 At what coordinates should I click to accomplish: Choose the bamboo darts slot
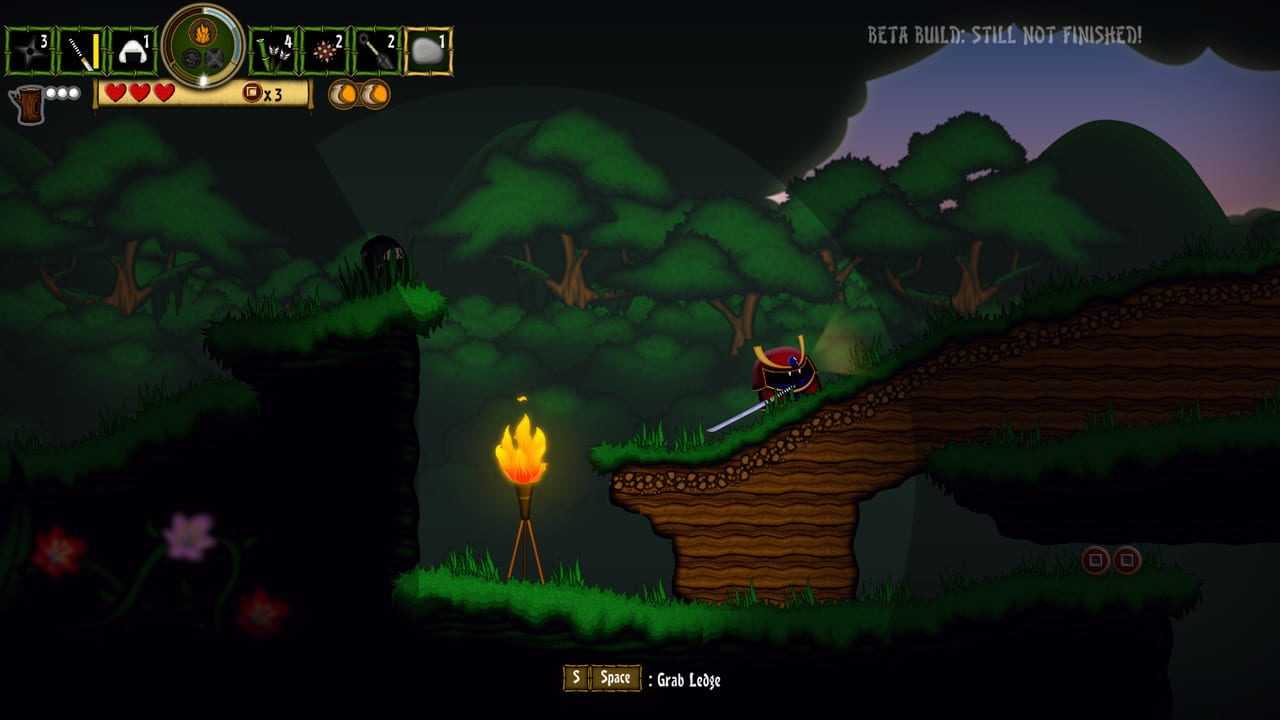[x=273, y=51]
